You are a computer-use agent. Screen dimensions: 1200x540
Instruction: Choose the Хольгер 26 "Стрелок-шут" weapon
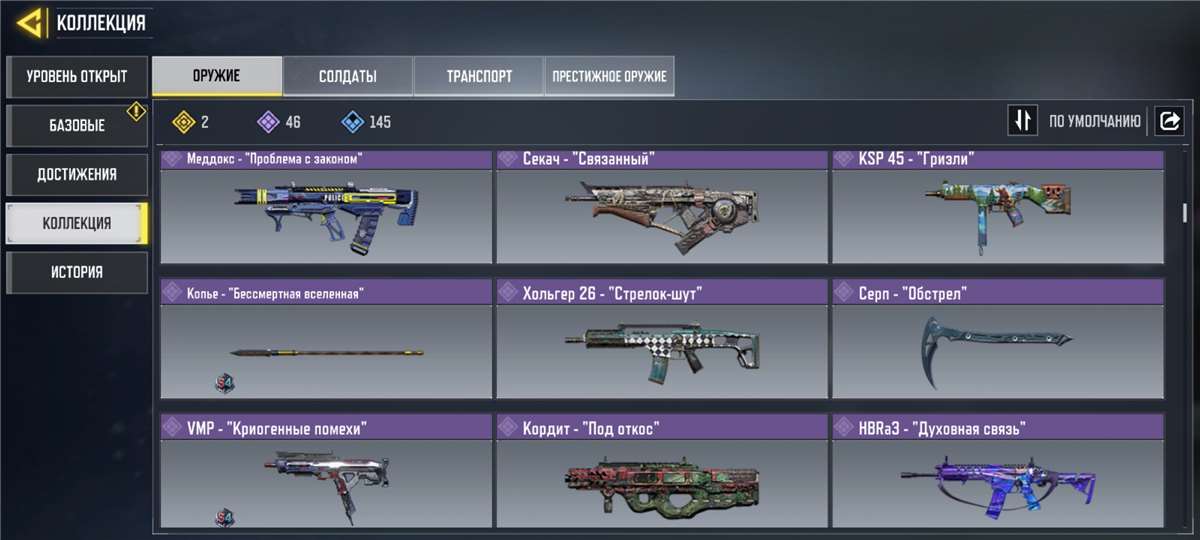pos(662,340)
